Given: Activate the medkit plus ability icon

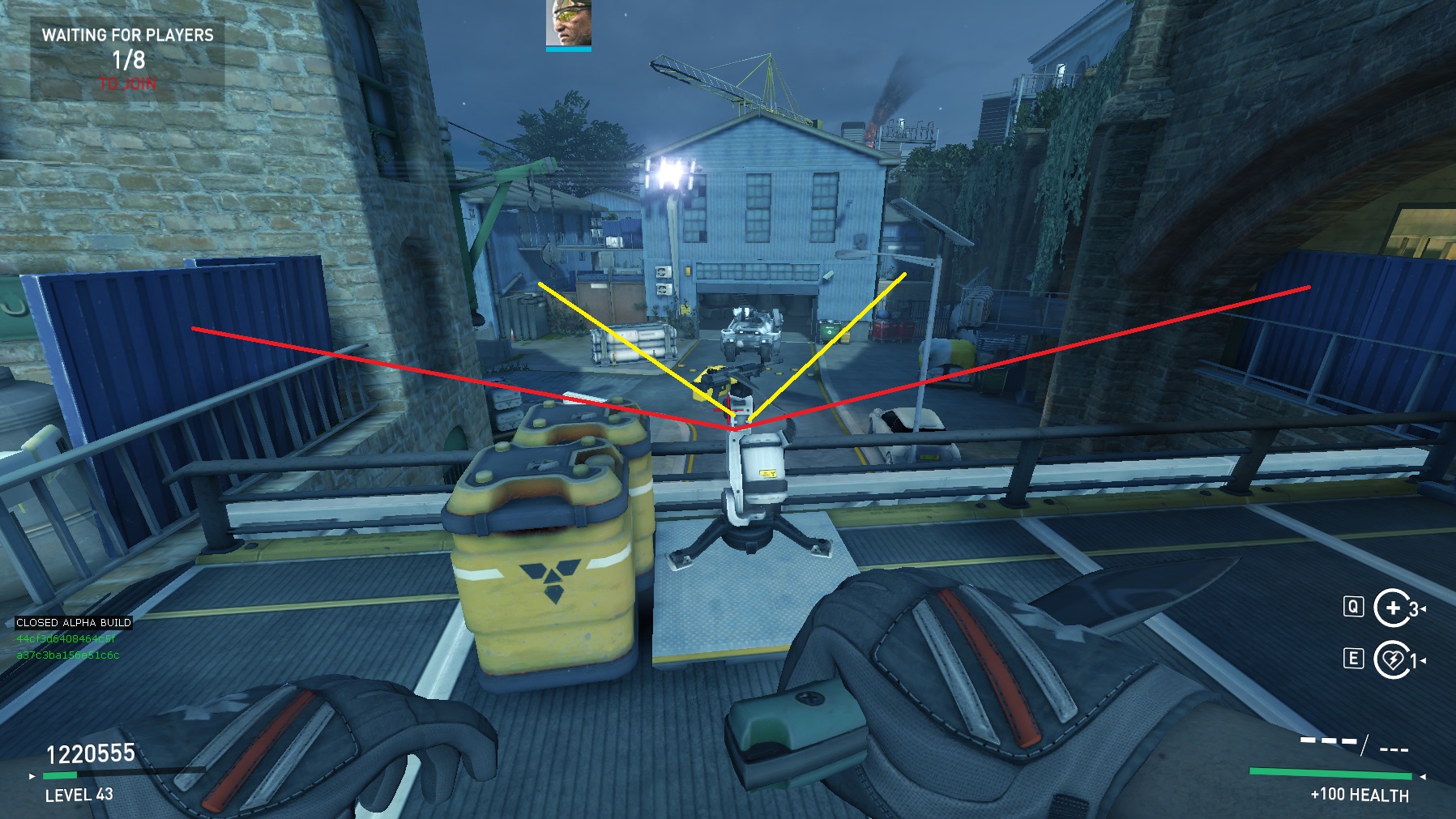Looking at the screenshot, I should (x=1391, y=608).
